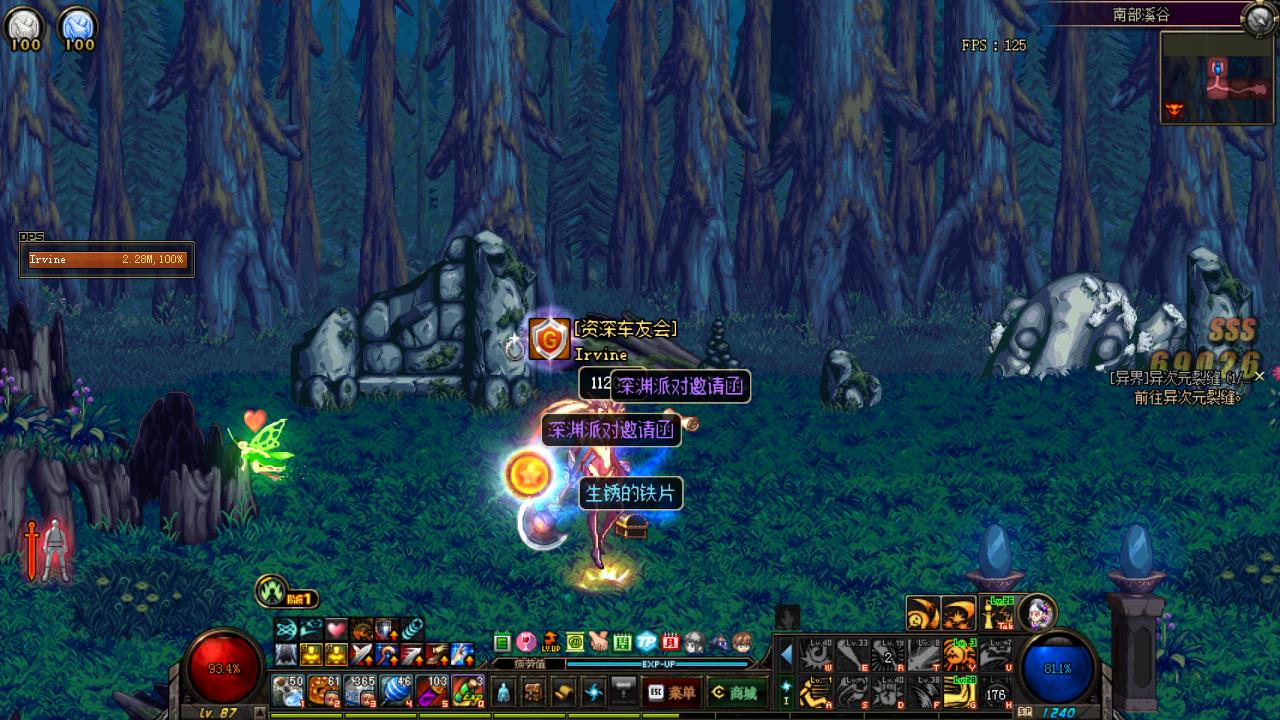The image size is (1280, 720).
Task: Activate the skill bound to the Y key
Action: pyautogui.click(x=961, y=655)
